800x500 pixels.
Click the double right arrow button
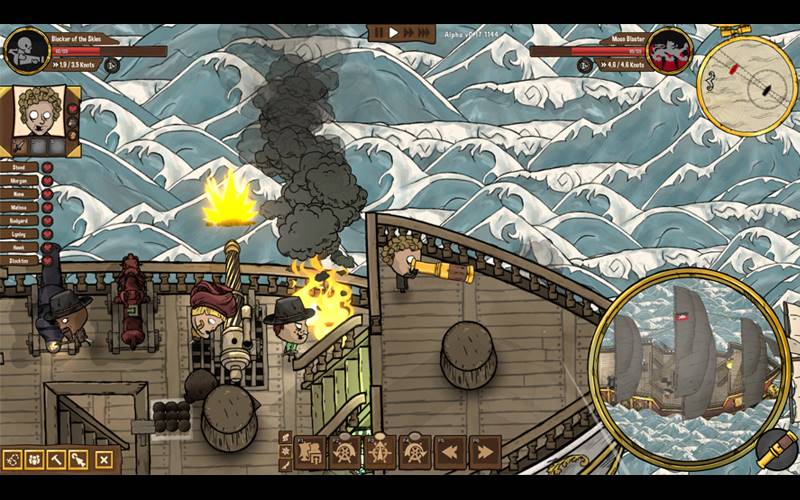pyautogui.click(x=484, y=452)
